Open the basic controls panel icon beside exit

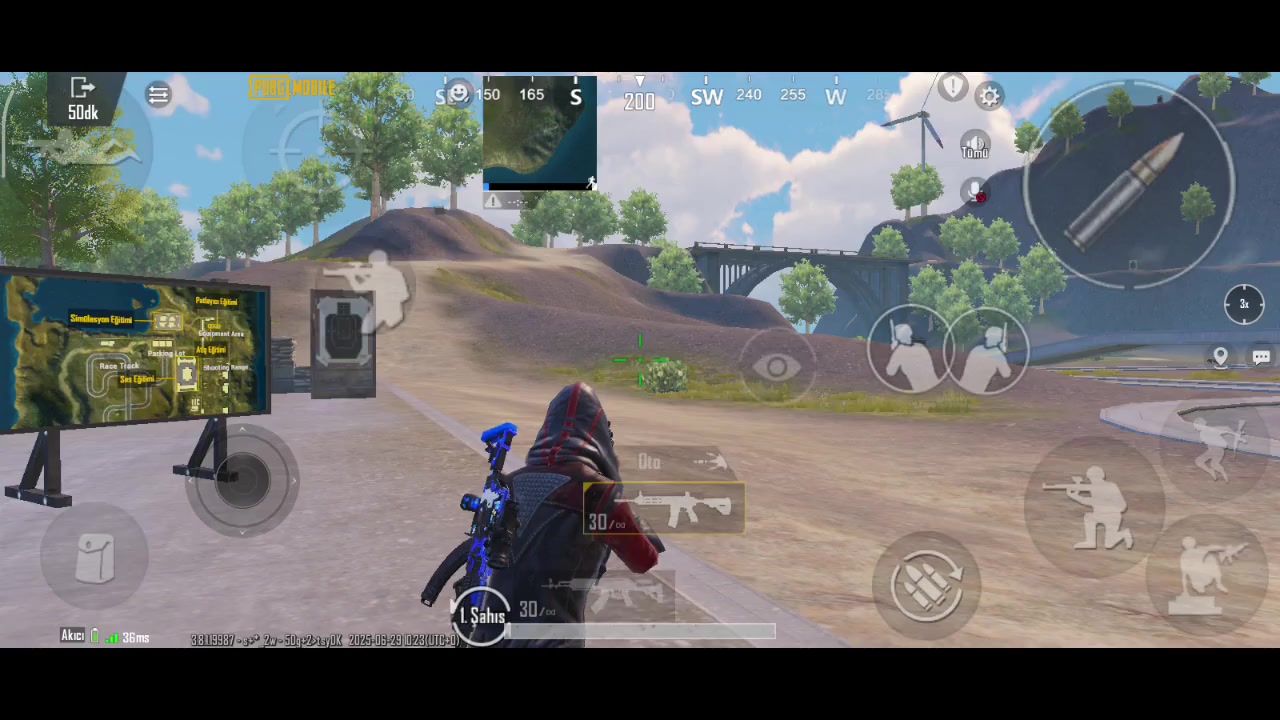click(x=158, y=95)
